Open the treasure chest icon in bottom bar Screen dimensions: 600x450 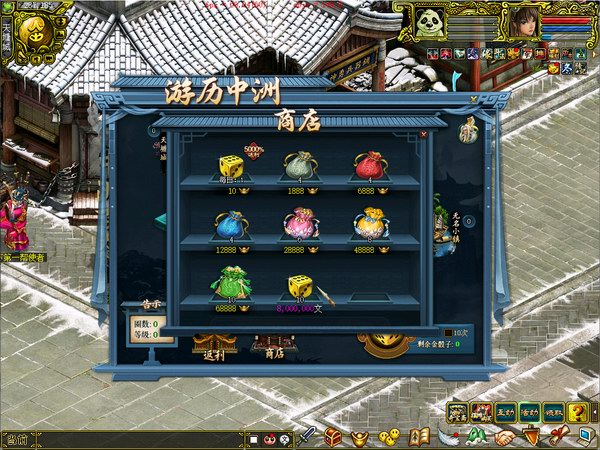coord(334,436)
